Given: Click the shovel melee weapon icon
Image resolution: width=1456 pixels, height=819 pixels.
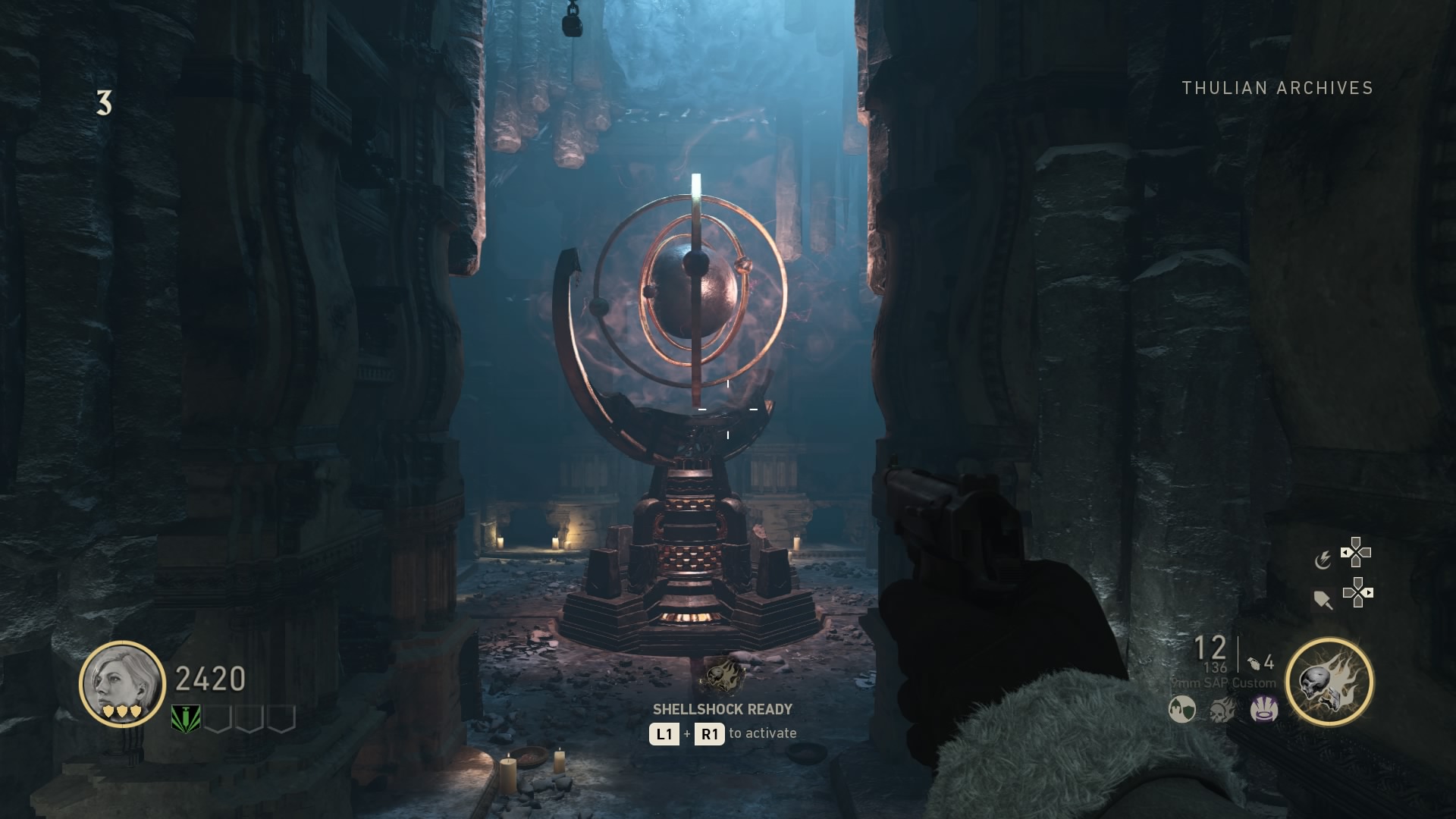Looking at the screenshot, I should (1323, 601).
